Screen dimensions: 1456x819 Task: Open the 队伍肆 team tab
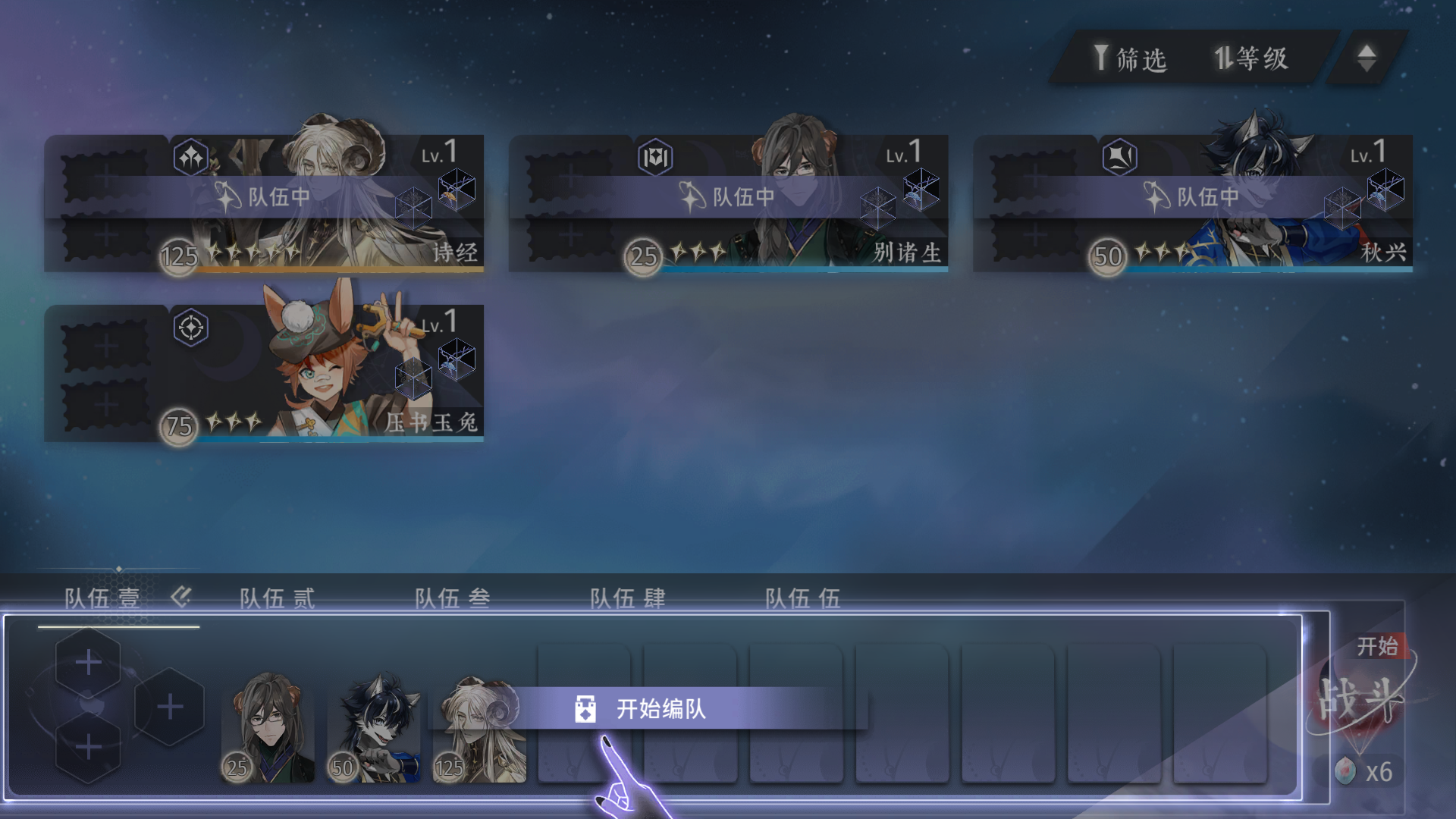coord(627,598)
